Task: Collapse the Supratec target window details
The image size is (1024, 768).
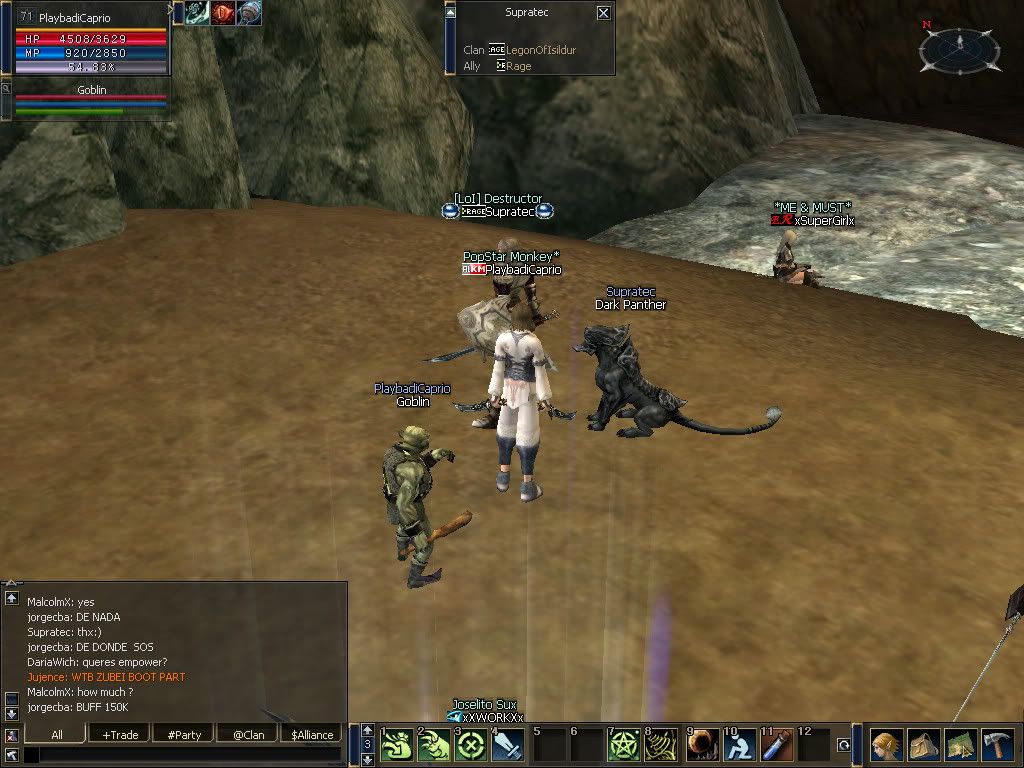Action: [x=450, y=12]
